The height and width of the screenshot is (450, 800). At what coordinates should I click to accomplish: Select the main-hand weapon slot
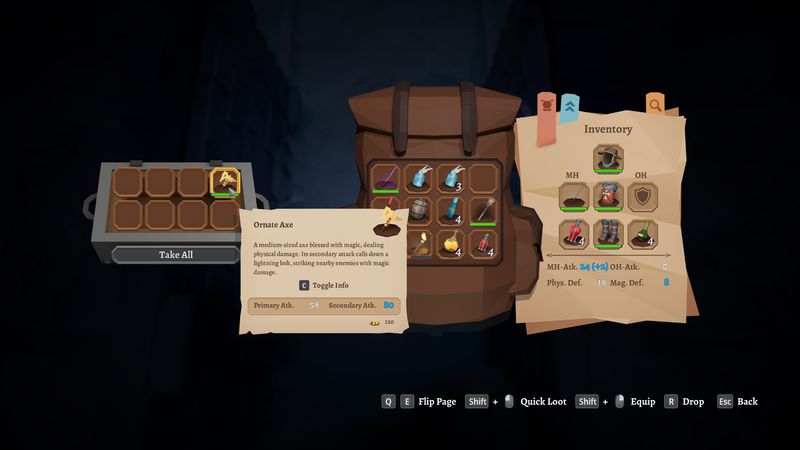573,196
